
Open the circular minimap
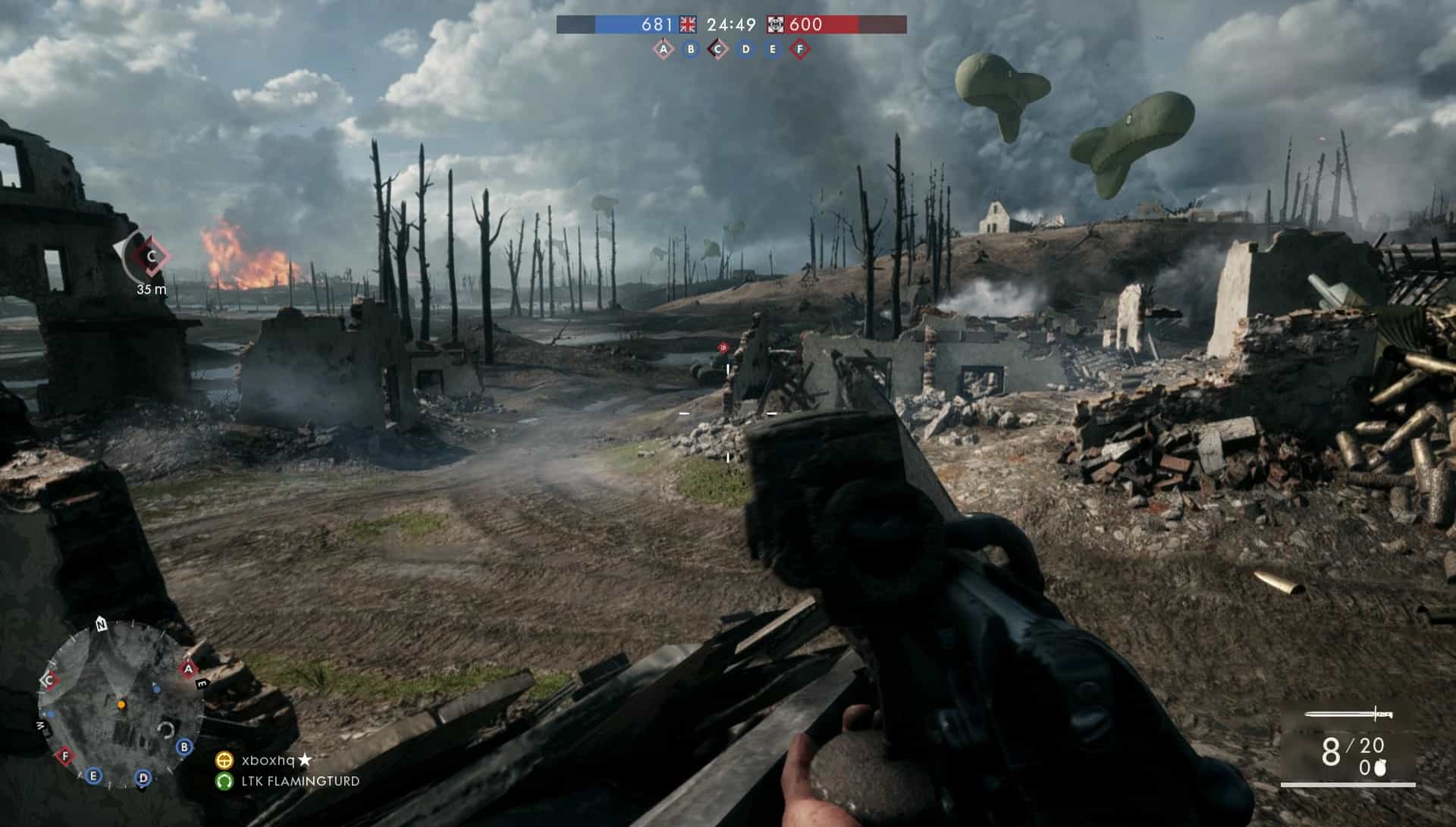coord(121,705)
